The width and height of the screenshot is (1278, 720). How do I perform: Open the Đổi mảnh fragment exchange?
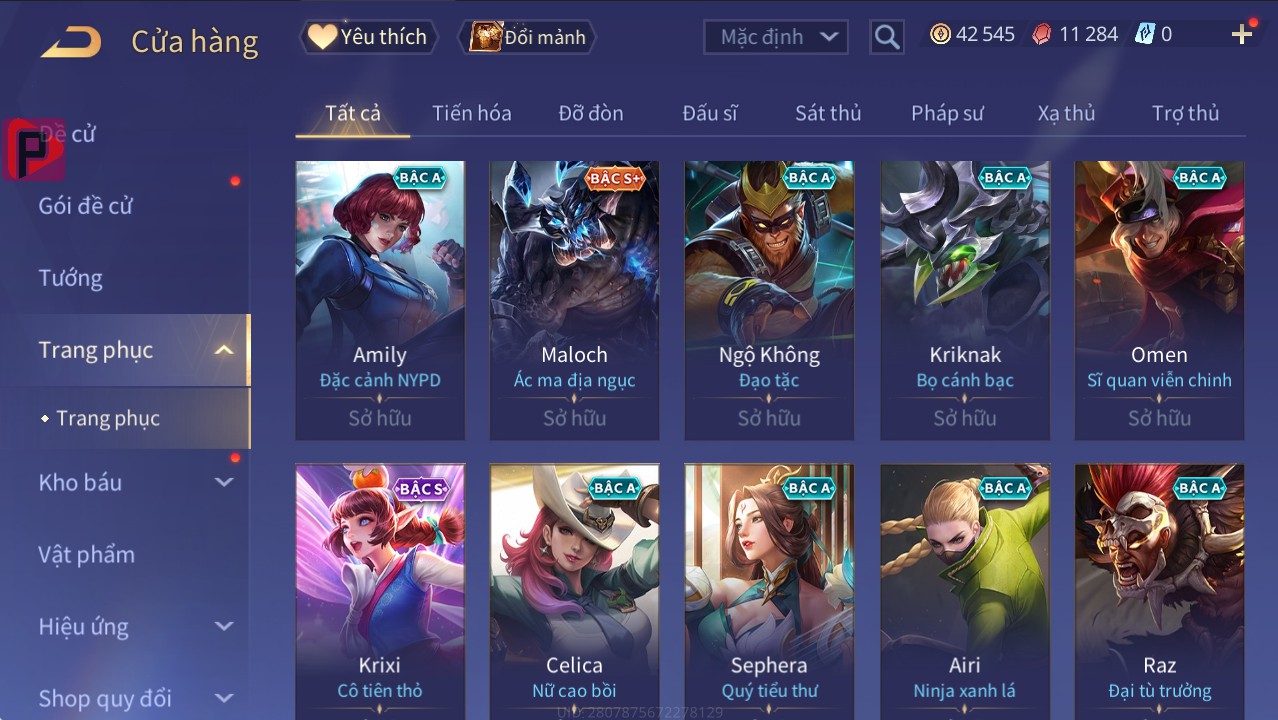point(527,37)
